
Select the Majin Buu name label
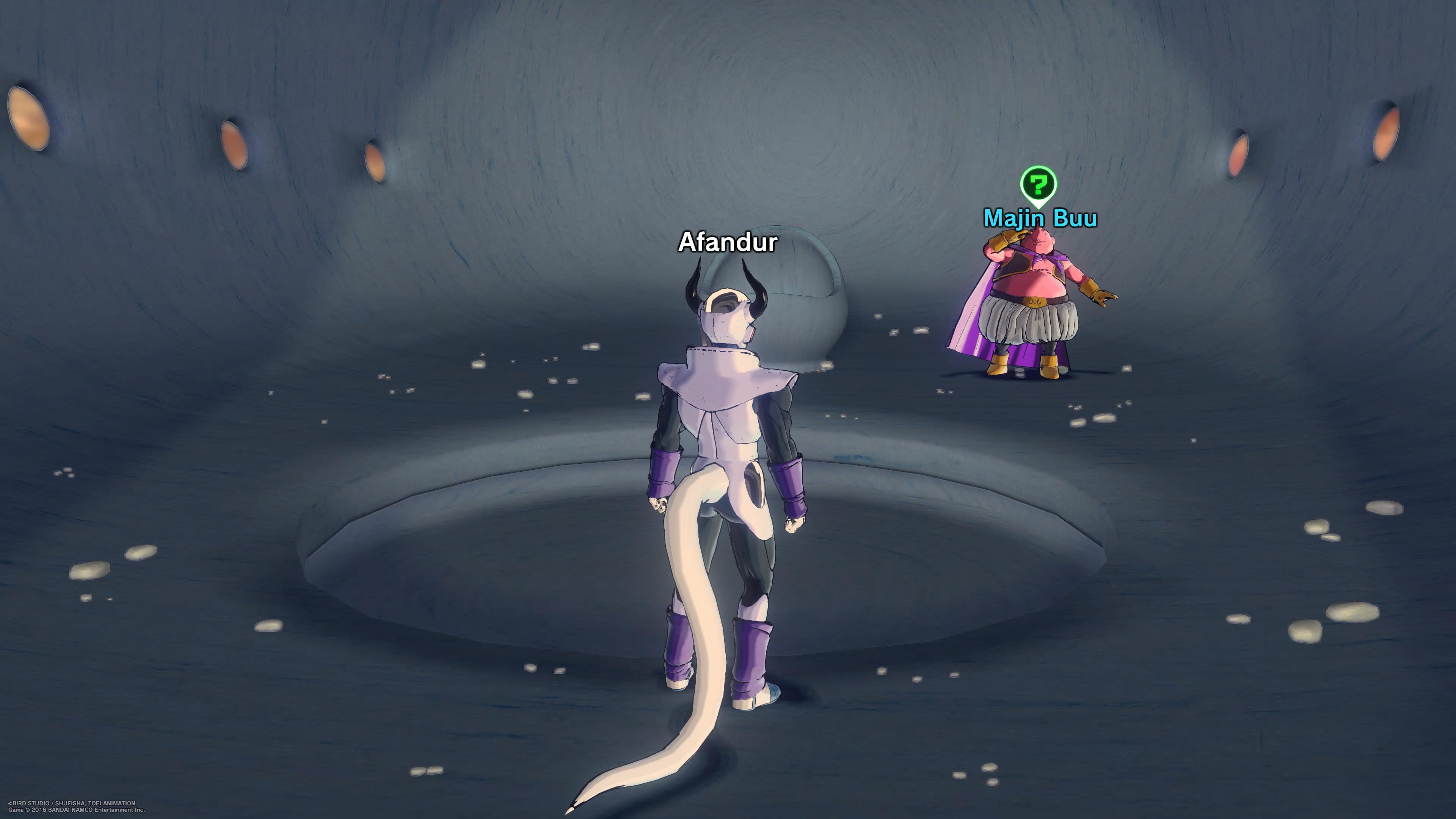coord(1040,218)
